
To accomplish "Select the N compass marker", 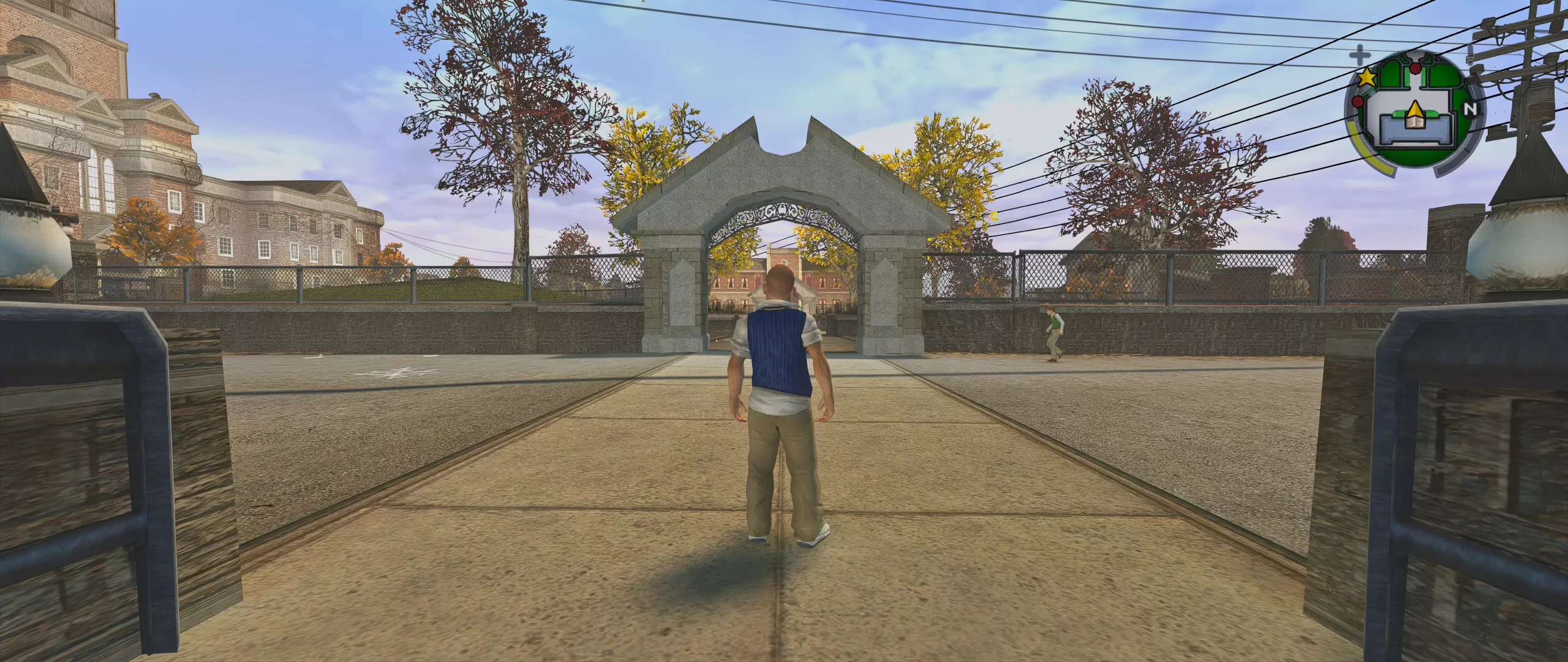I will click(1471, 110).
